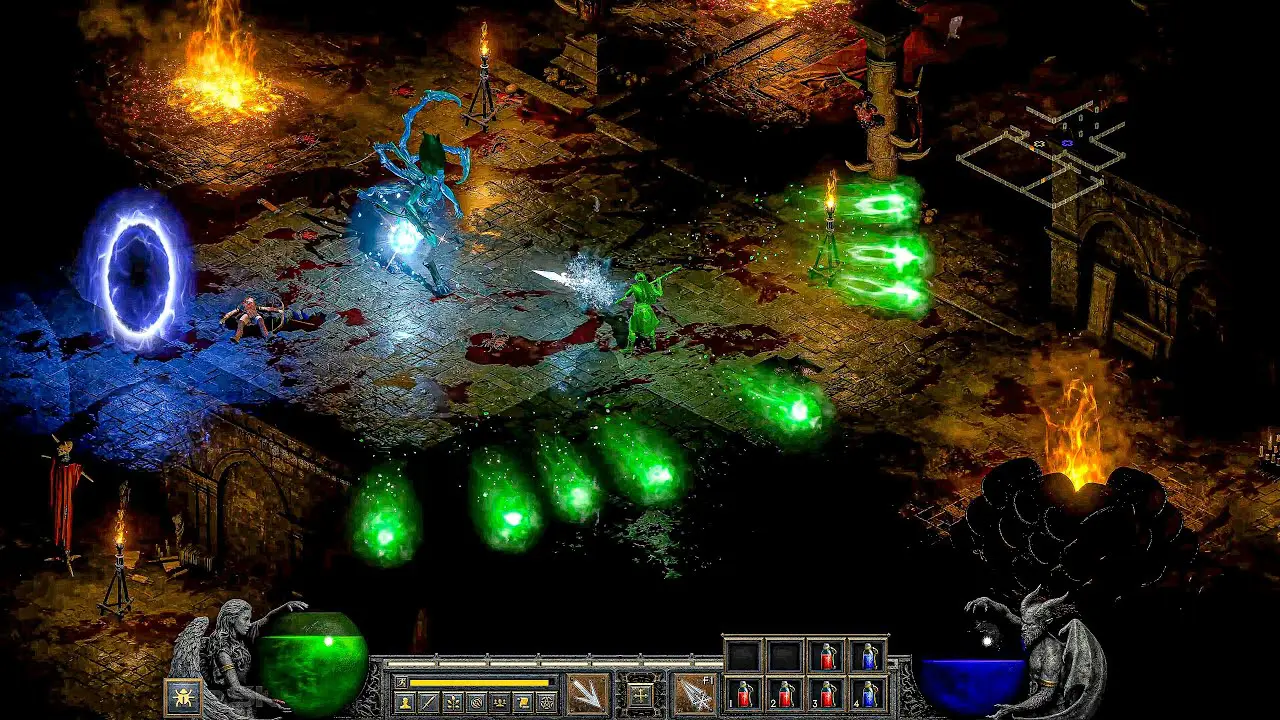Select the left-click multiple arrow skill
1280x720 pixels.
click(x=587, y=694)
